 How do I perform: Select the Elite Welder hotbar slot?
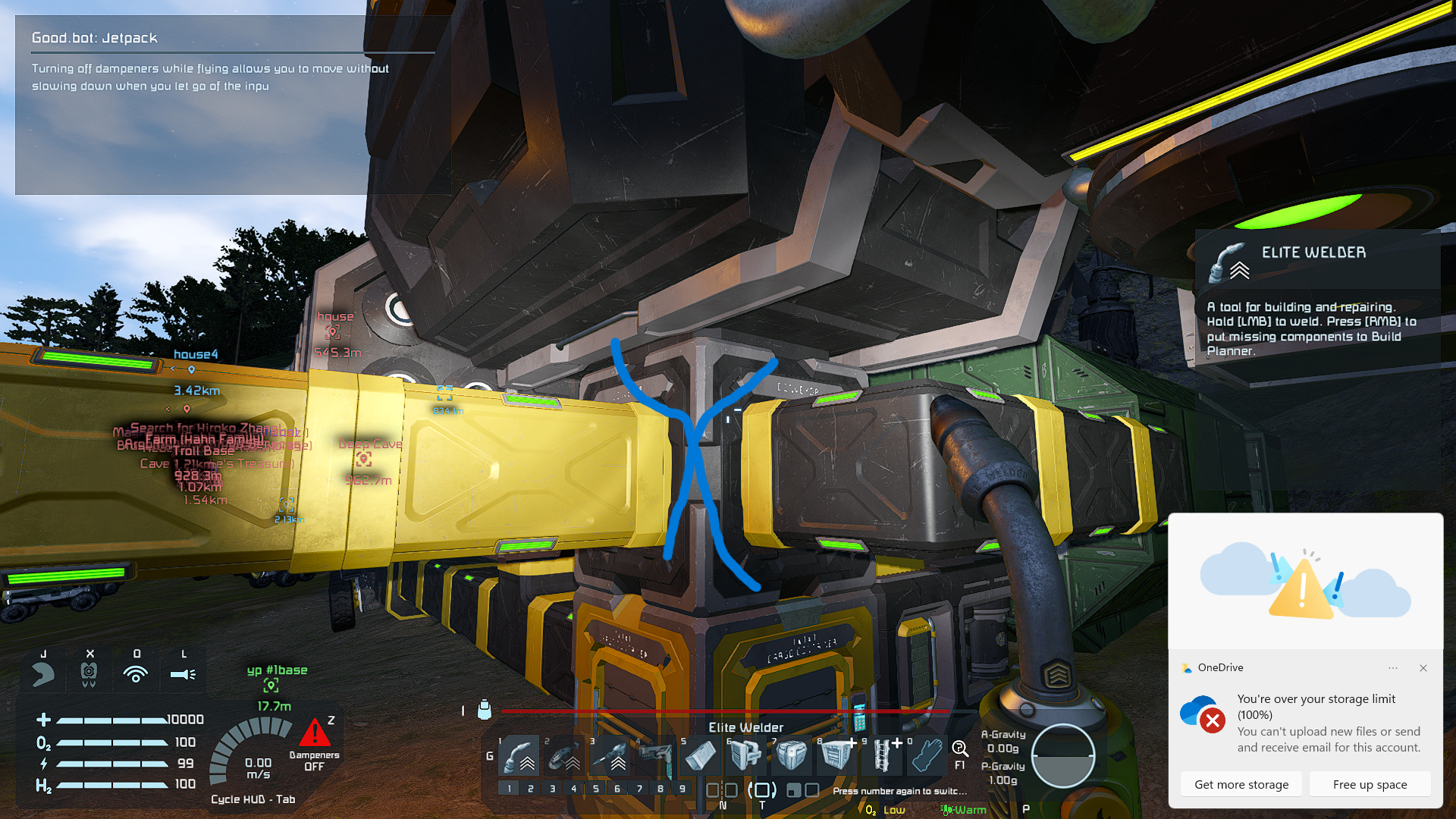pos(519,755)
